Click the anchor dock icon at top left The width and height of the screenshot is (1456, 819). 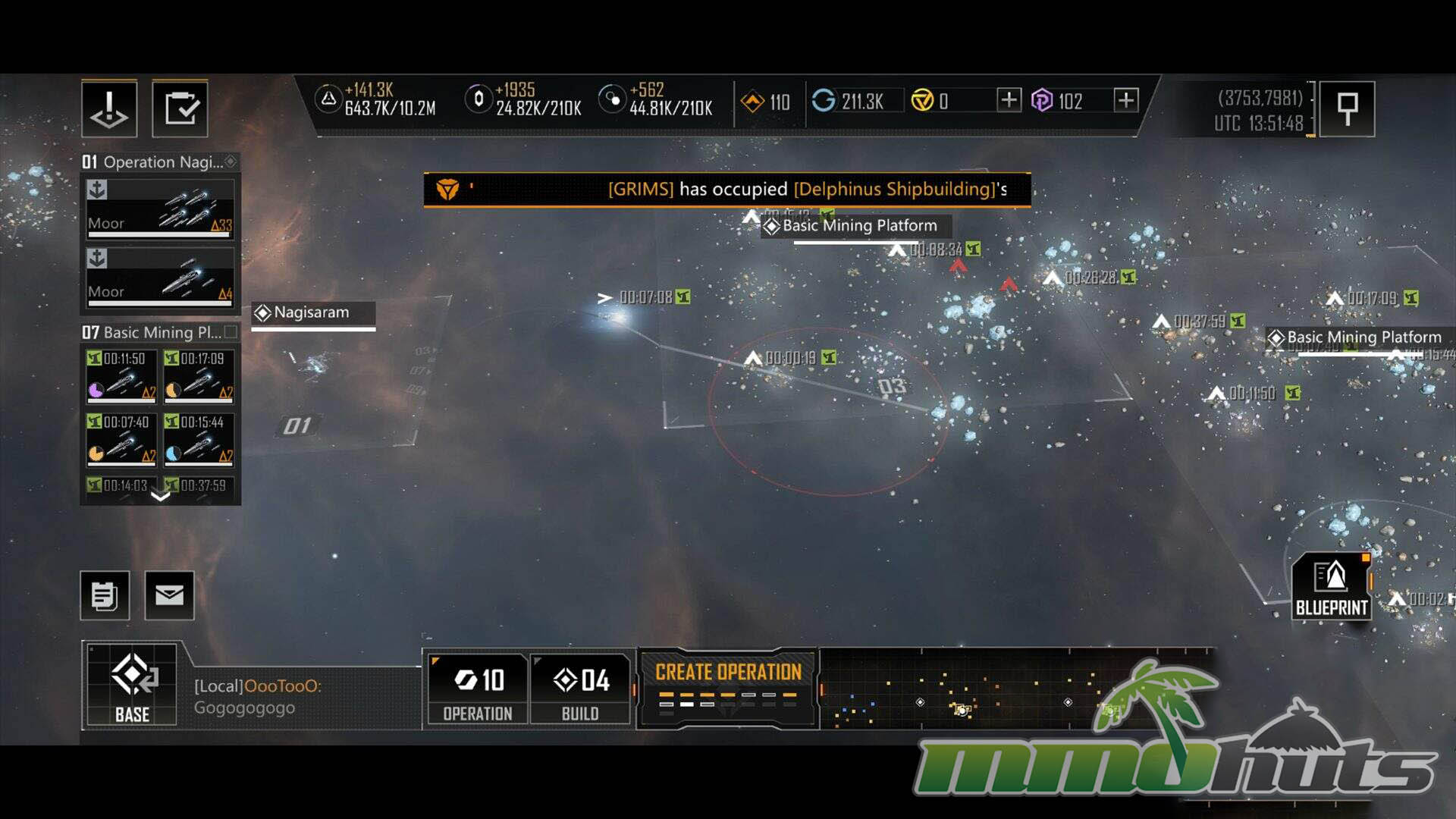point(109,108)
